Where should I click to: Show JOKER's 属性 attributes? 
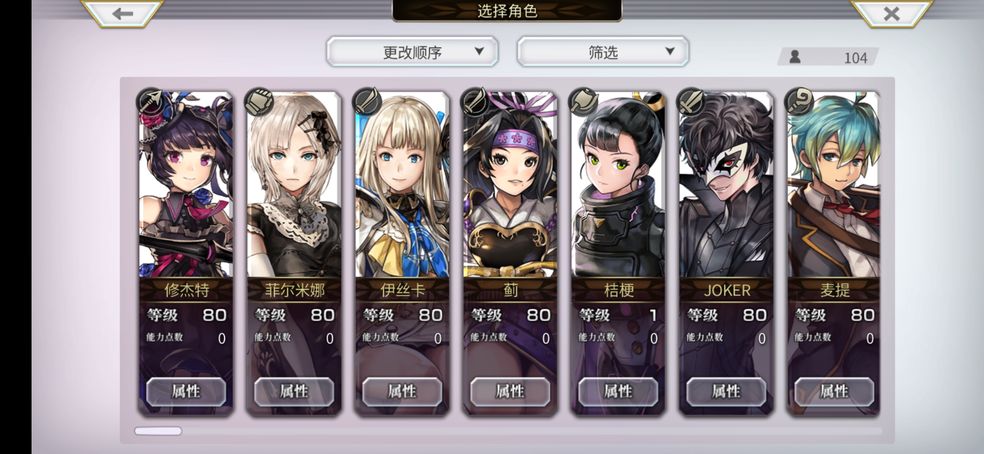click(x=725, y=391)
